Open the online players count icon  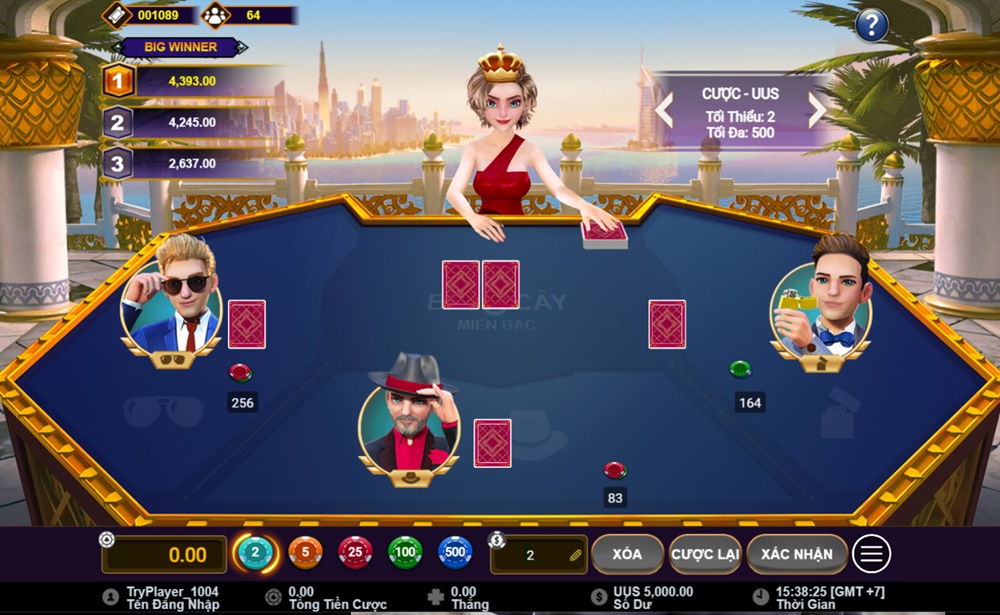(215, 15)
